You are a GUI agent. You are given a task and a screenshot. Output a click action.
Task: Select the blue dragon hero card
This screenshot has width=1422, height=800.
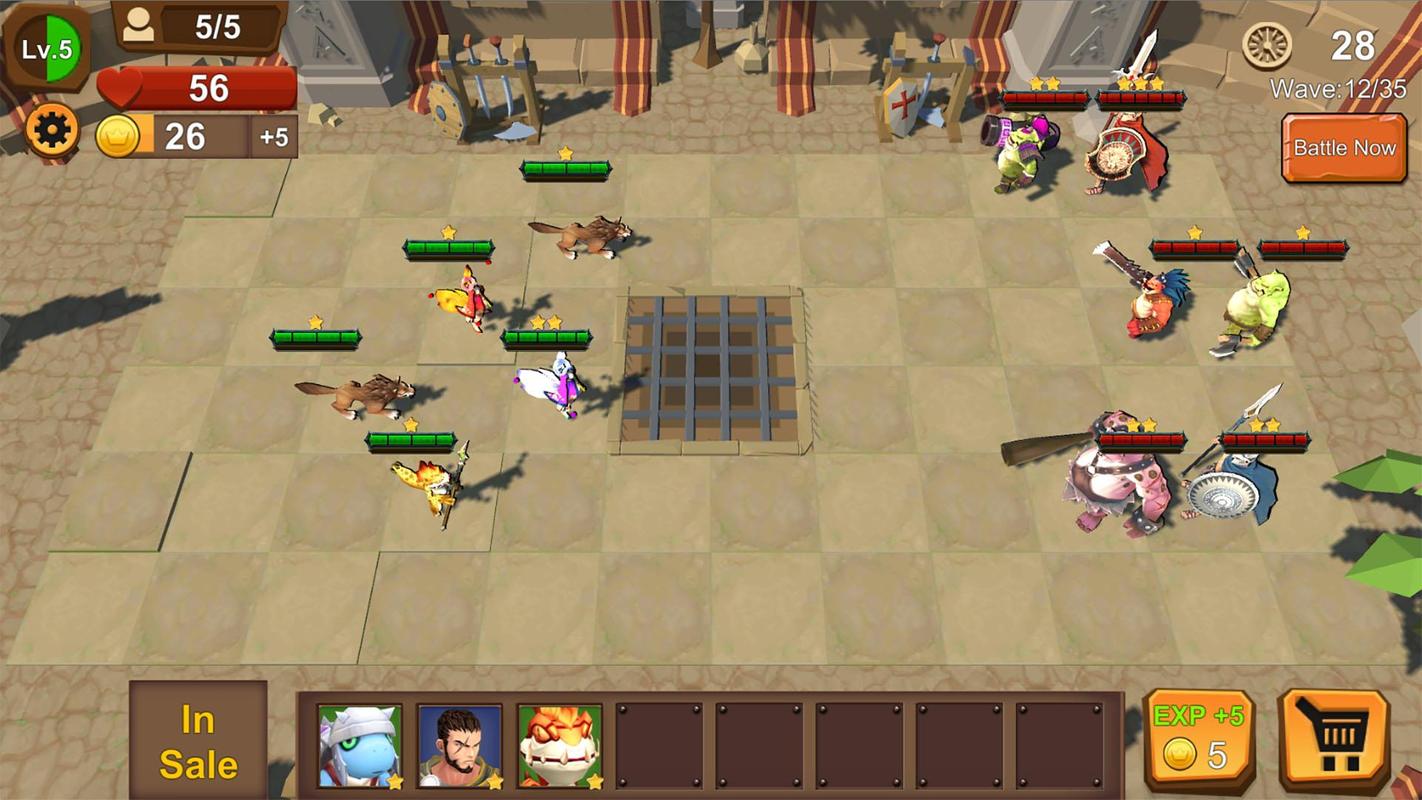tap(360, 745)
